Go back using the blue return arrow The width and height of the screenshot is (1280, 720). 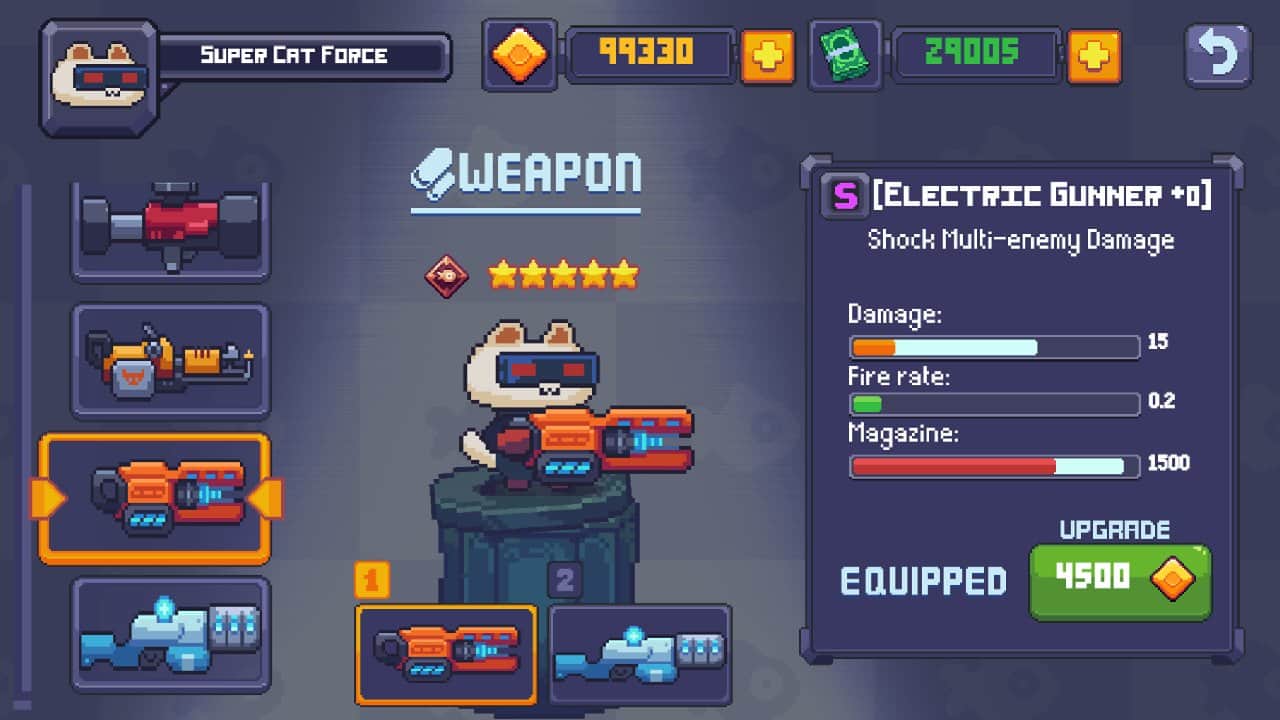[1217, 57]
